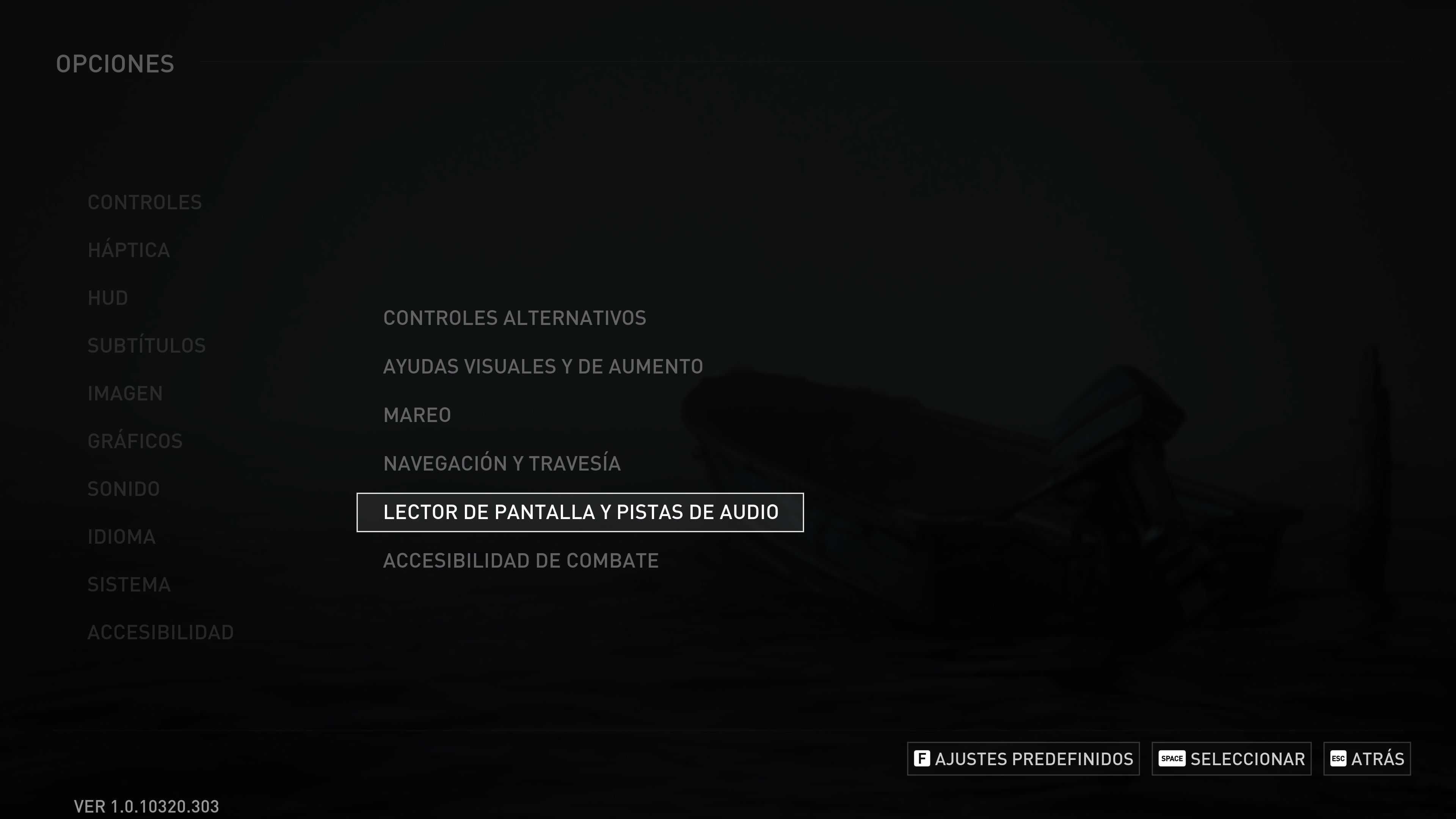Select the Sistema category
The width and height of the screenshot is (1456, 819).
click(x=129, y=584)
